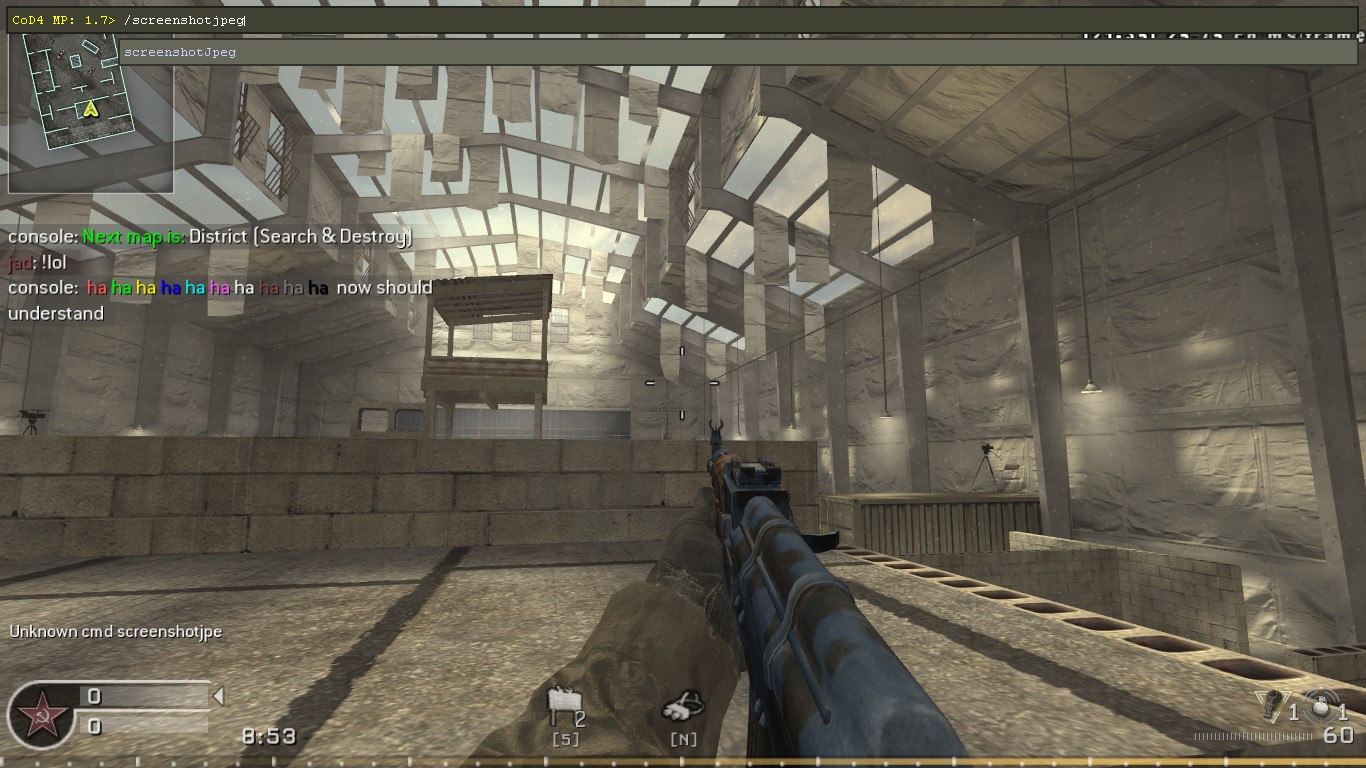Image resolution: width=1366 pixels, height=768 pixels.
Task: Select the screenshotJpeg autocomplete suggestion
Action: [180, 52]
